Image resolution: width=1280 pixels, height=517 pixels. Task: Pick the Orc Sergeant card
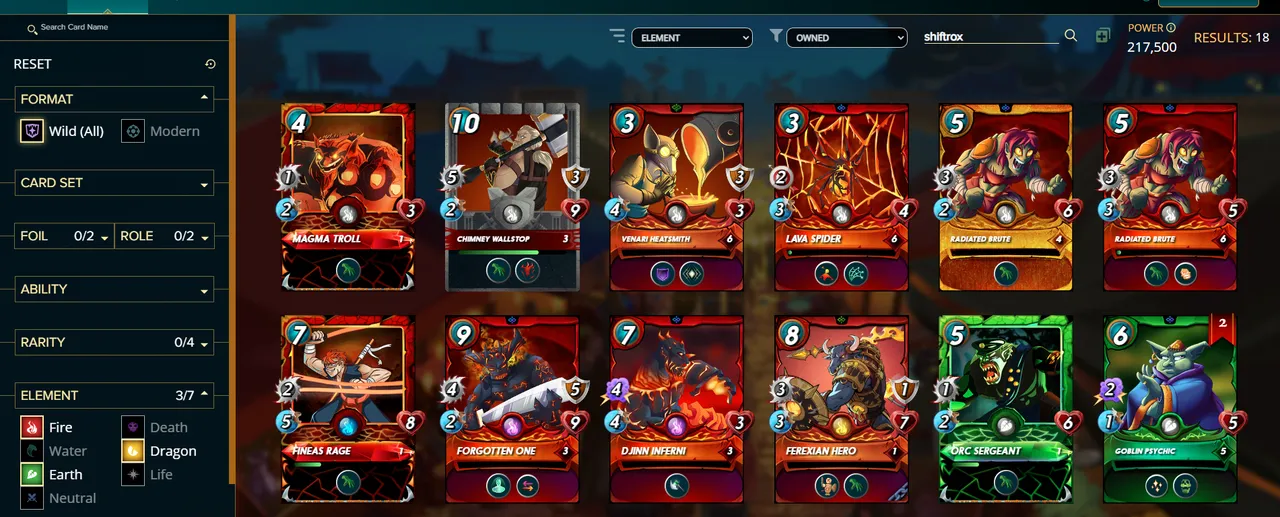pyautogui.click(x=1006, y=408)
